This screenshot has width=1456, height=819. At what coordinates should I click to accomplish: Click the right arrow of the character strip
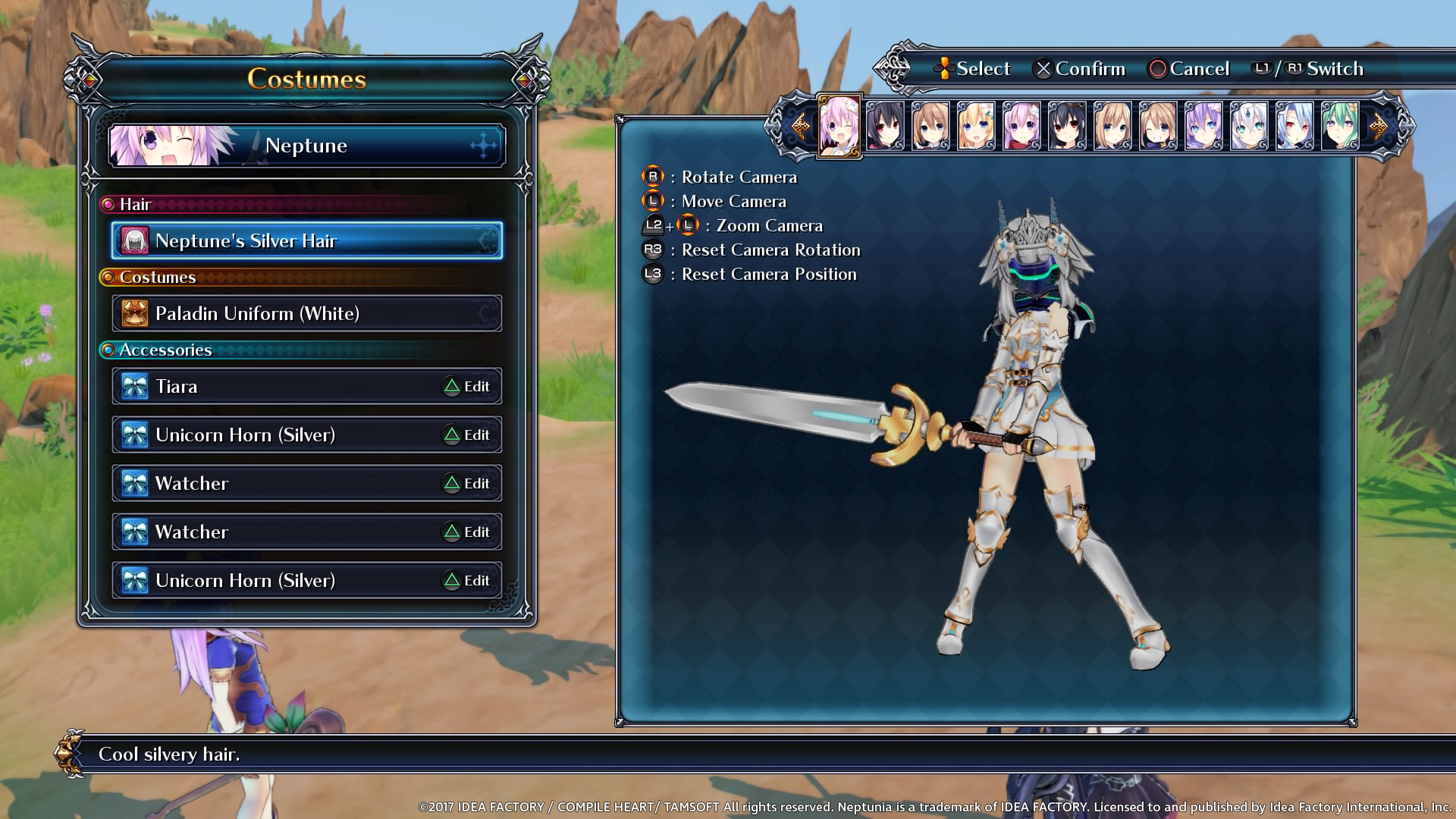pos(1379,126)
